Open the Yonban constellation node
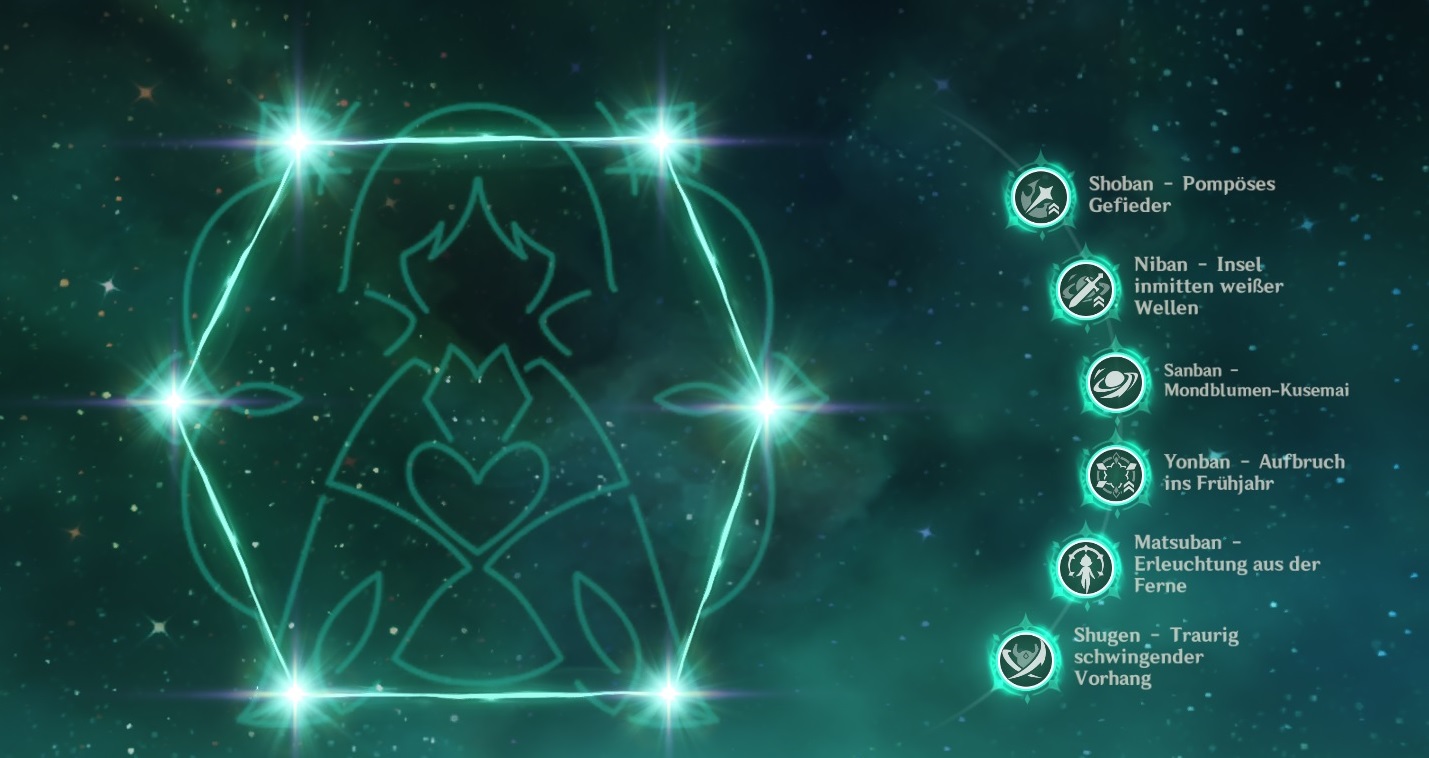 [x=1113, y=472]
